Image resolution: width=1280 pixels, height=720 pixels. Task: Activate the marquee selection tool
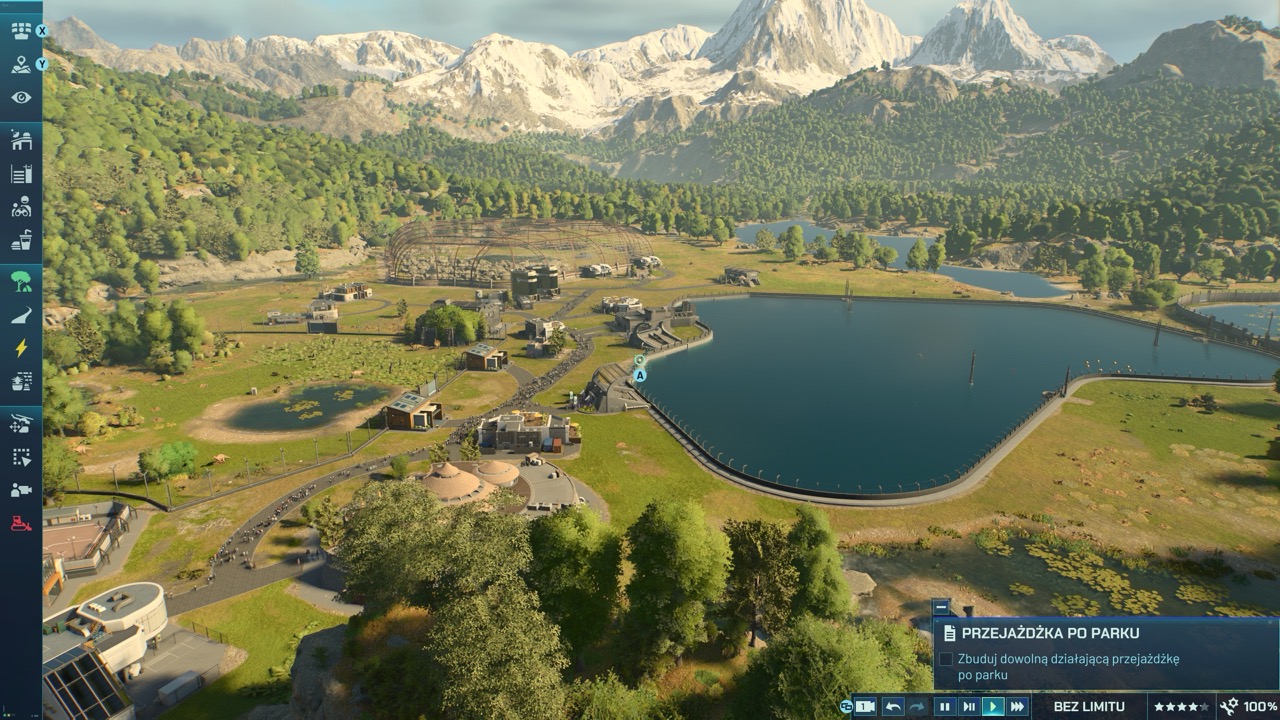(x=21, y=457)
